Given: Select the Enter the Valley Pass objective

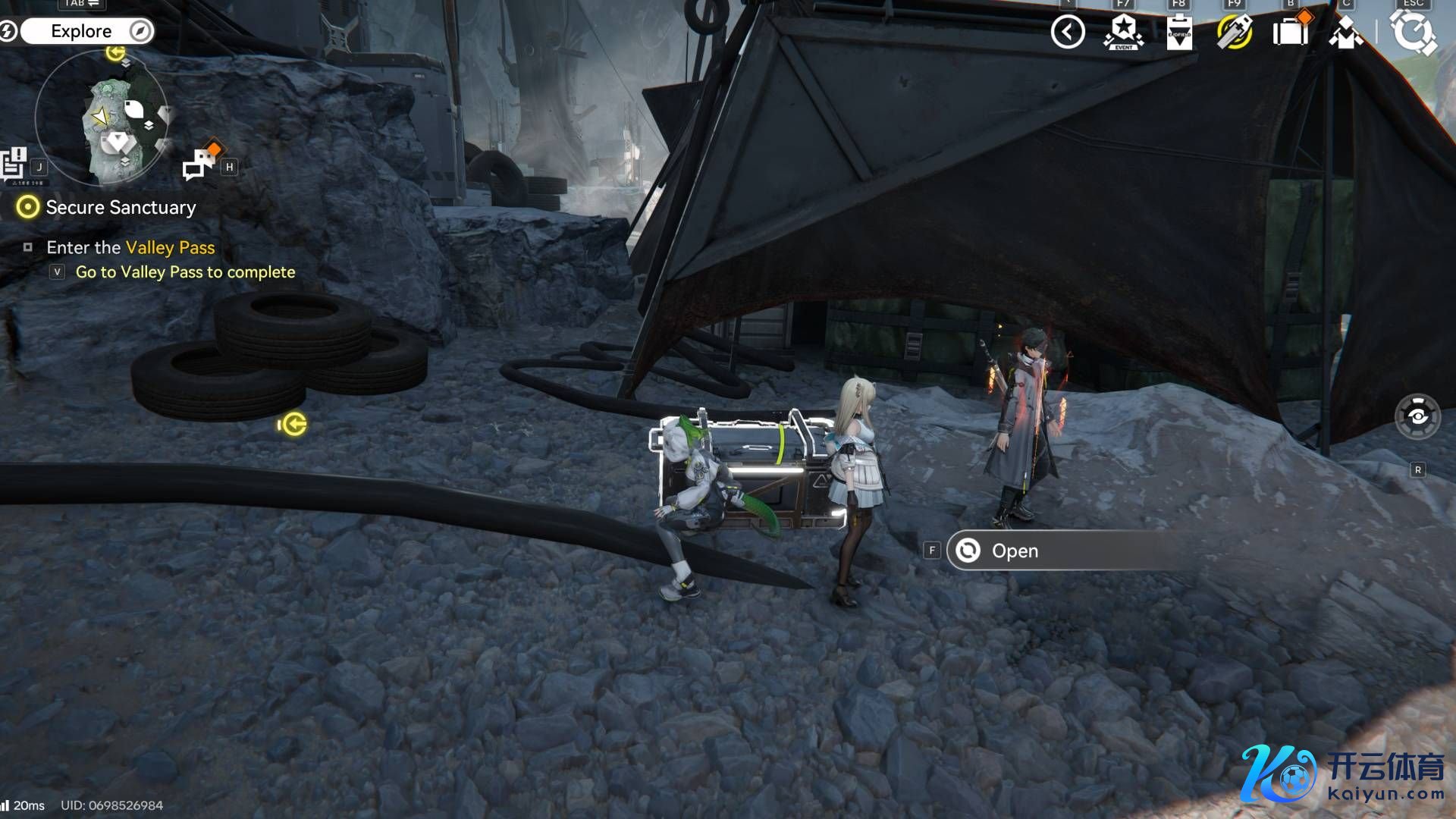Looking at the screenshot, I should (x=130, y=247).
